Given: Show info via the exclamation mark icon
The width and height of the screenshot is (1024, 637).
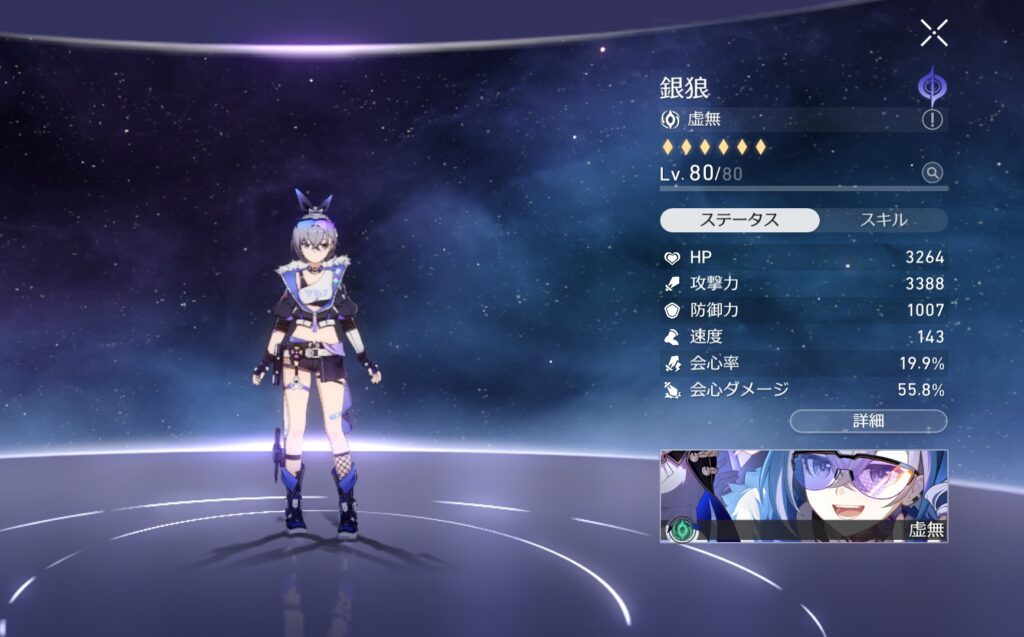Looking at the screenshot, I should pos(933,120).
